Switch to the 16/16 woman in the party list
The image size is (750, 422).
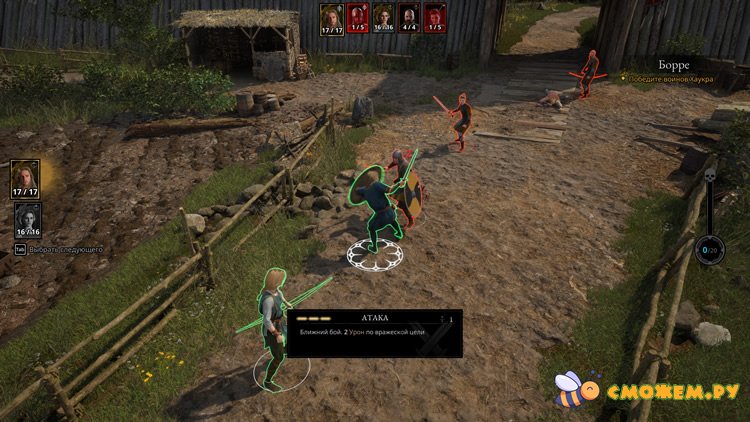point(28,220)
